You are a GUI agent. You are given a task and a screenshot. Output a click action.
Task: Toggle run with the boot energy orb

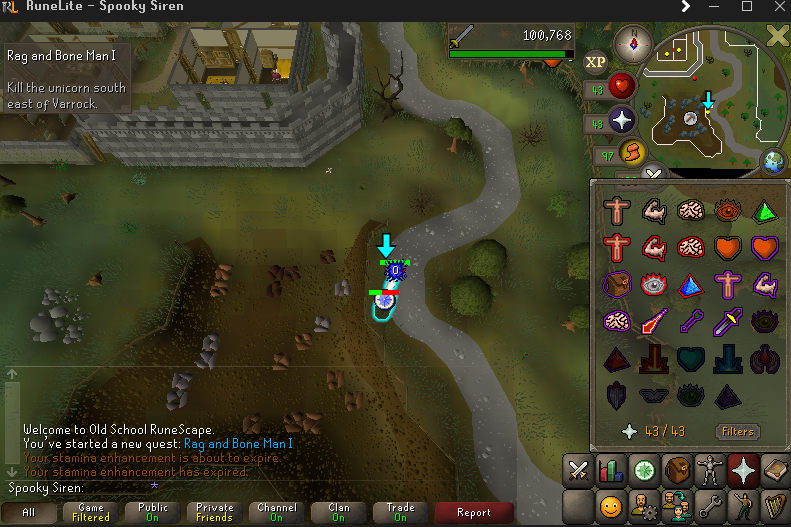point(632,152)
